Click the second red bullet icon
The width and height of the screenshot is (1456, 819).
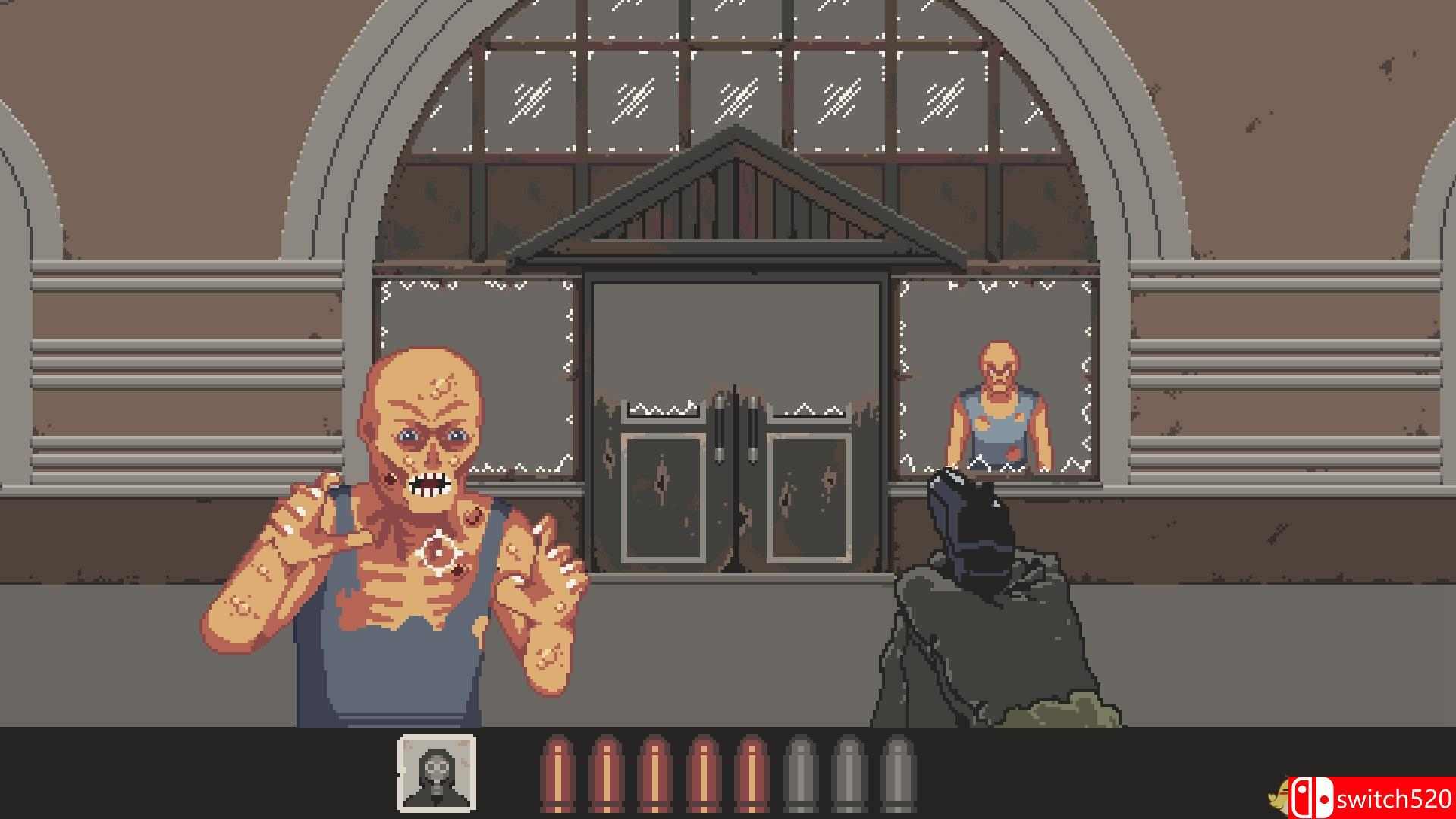tap(607, 773)
